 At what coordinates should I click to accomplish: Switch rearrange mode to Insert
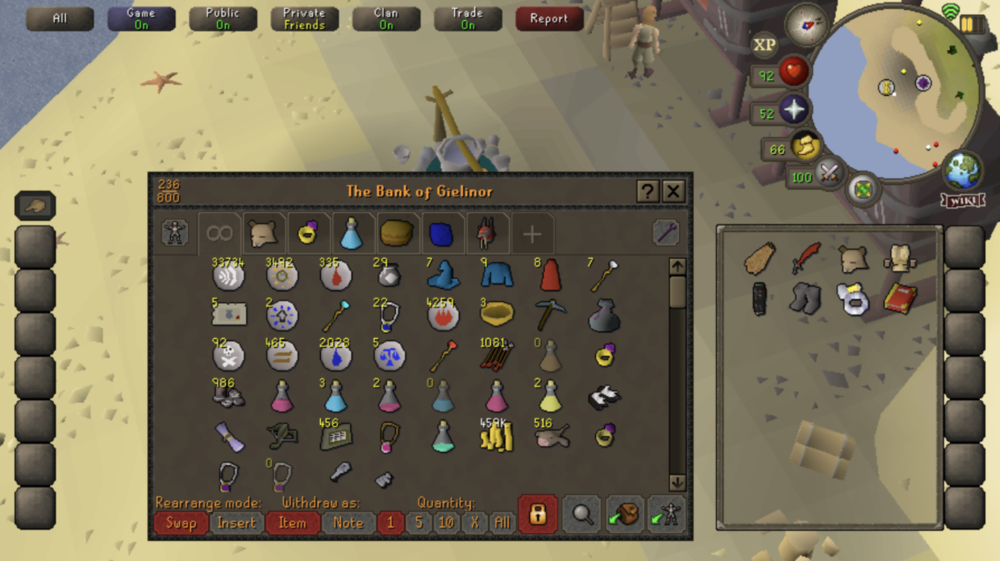237,522
